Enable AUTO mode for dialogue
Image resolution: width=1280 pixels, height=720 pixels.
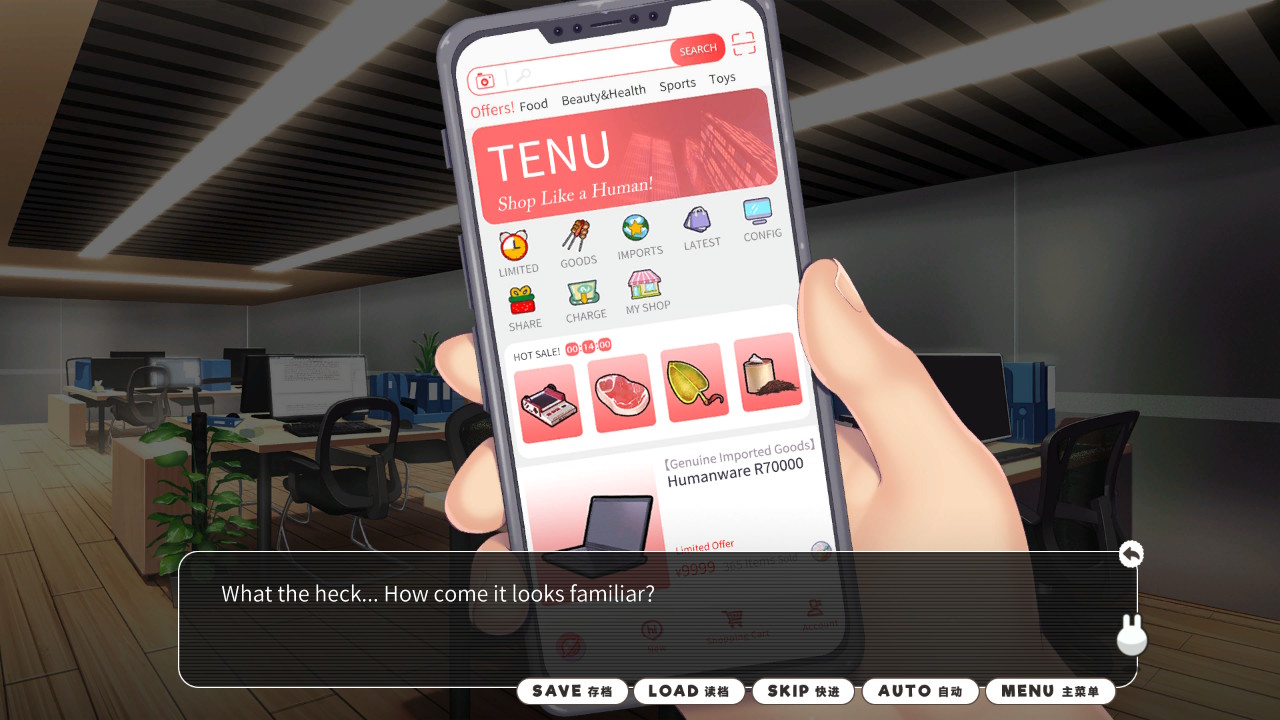tap(919, 690)
